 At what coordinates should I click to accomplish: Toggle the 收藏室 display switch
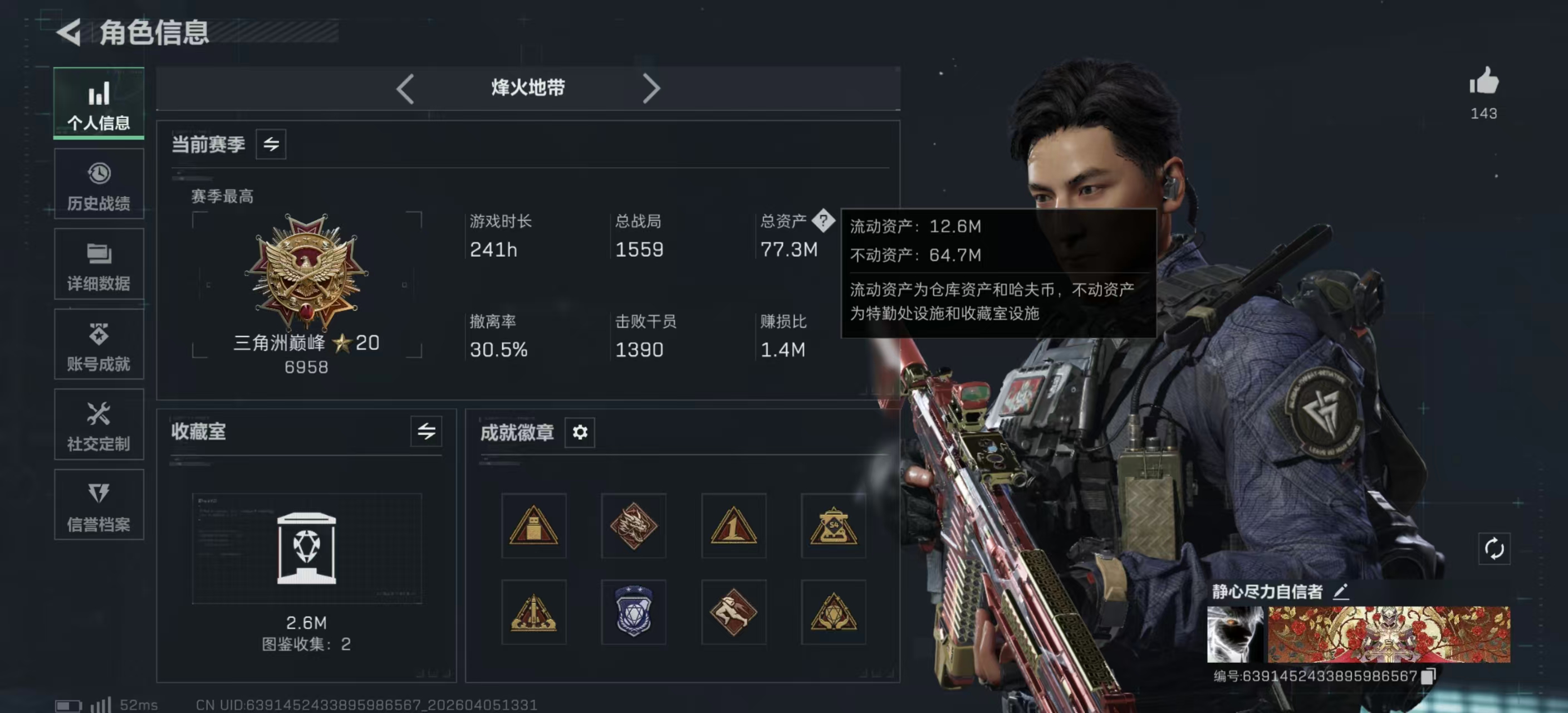point(426,432)
